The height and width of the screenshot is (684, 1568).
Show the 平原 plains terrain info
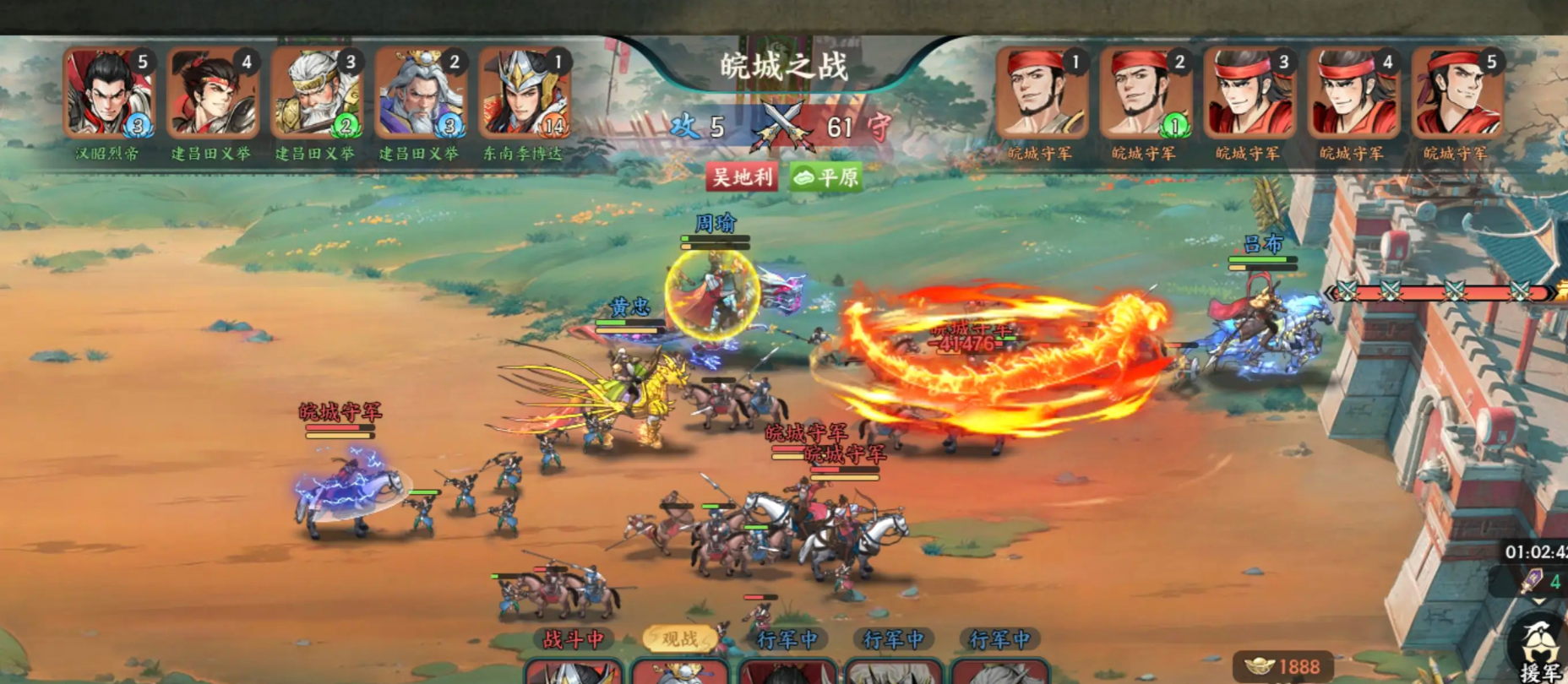826,176
